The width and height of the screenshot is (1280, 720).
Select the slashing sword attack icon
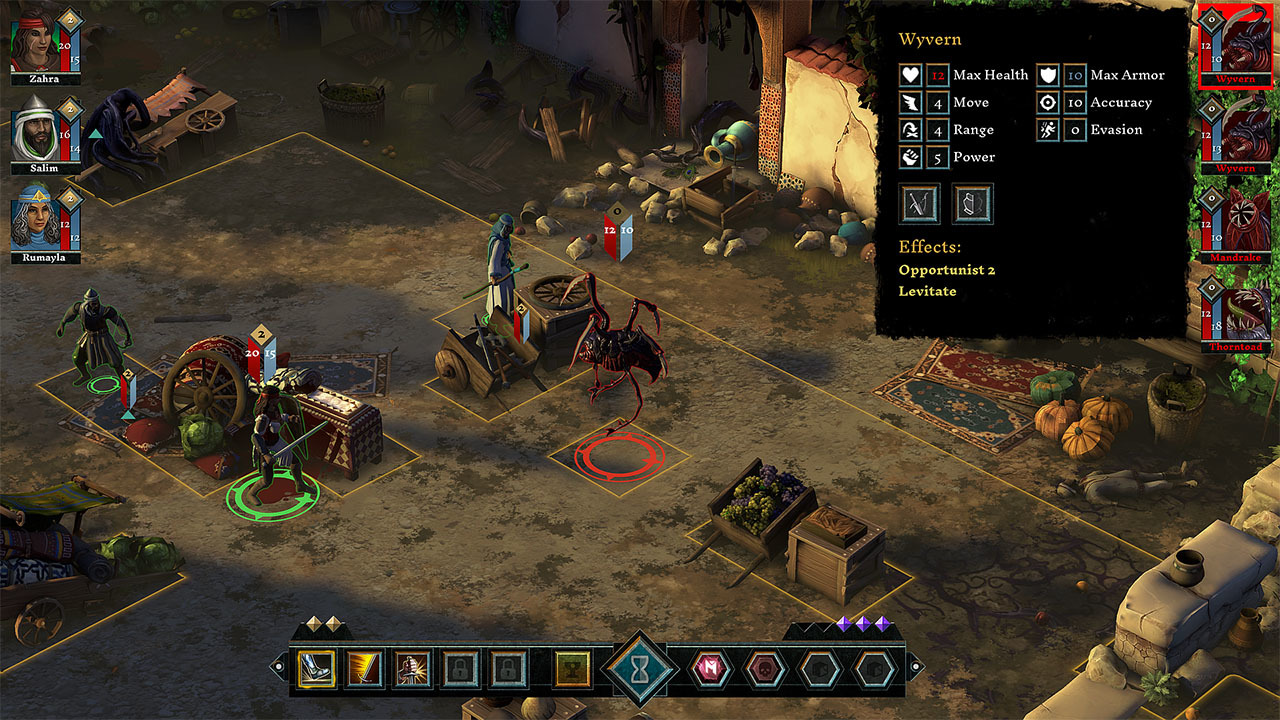[x=362, y=670]
